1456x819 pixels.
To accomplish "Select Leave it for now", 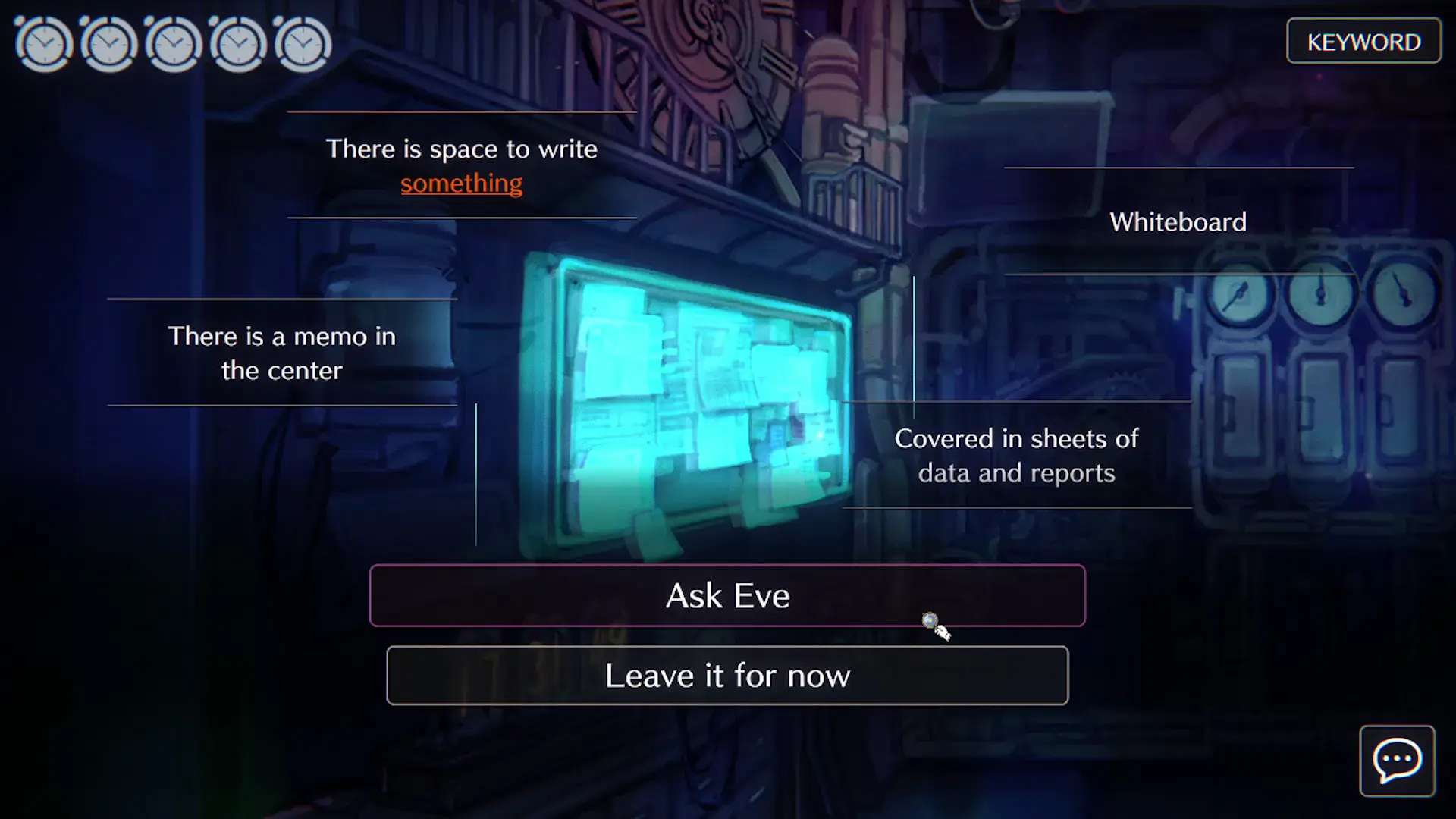I will [727, 676].
